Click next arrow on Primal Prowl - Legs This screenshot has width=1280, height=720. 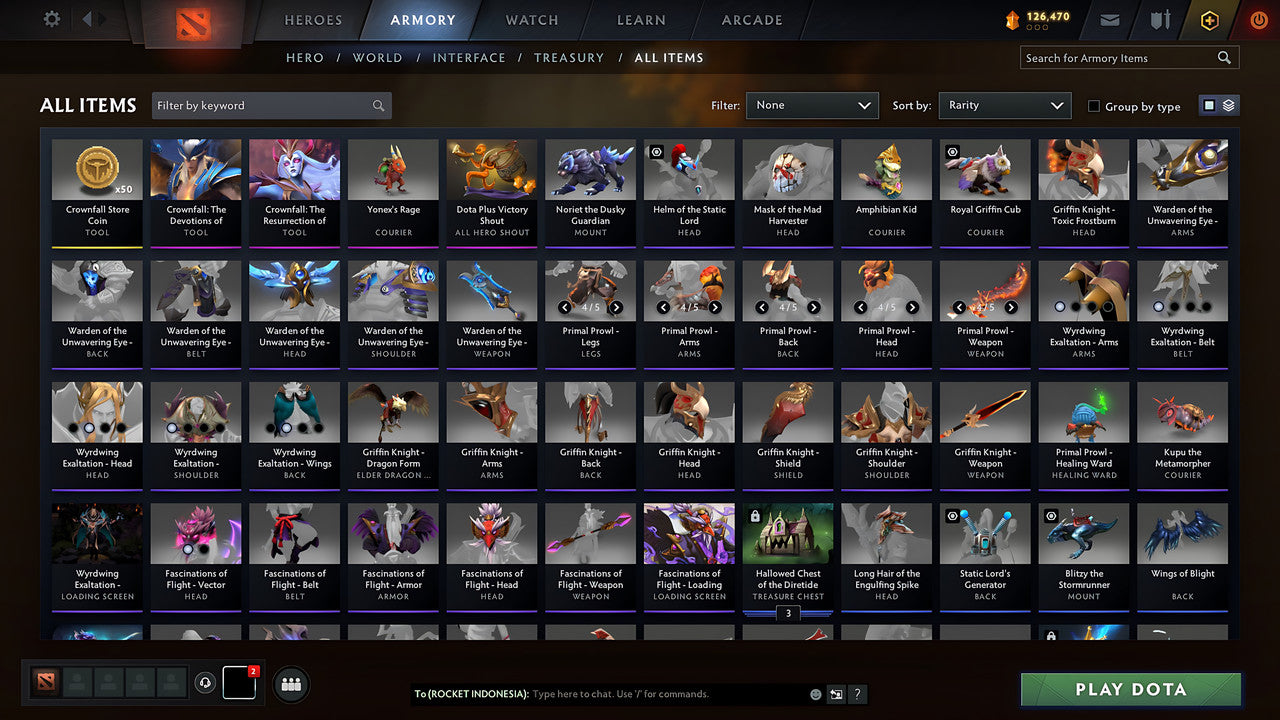pos(614,306)
